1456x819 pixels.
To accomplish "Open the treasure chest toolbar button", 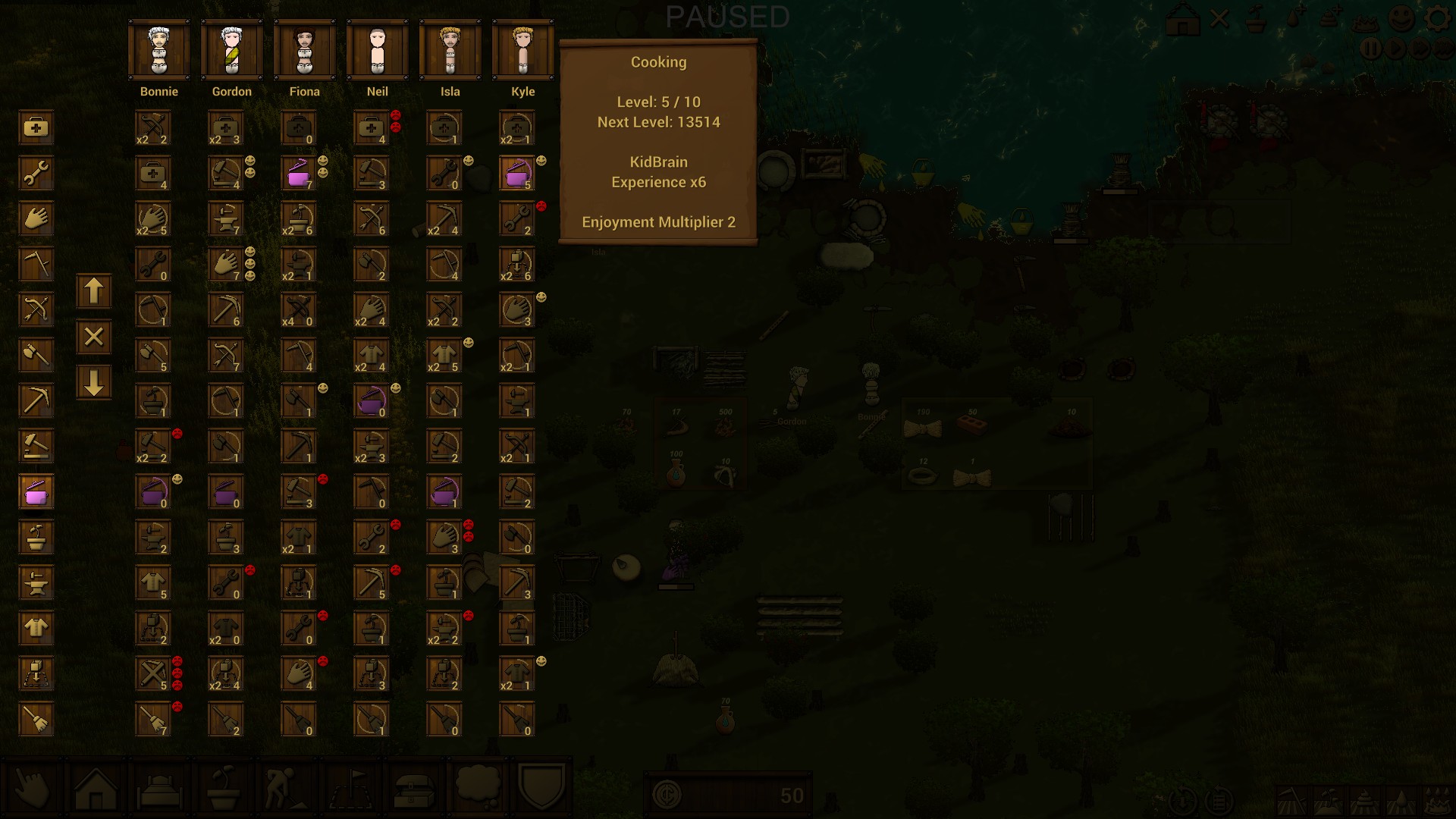I will tap(414, 790).
